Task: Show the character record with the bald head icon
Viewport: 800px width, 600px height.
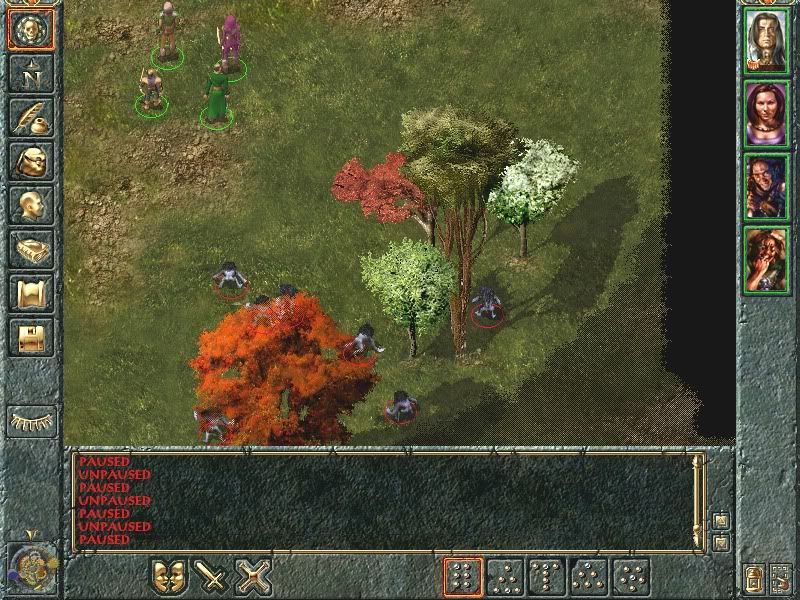Action: click(x=30, y=205)
